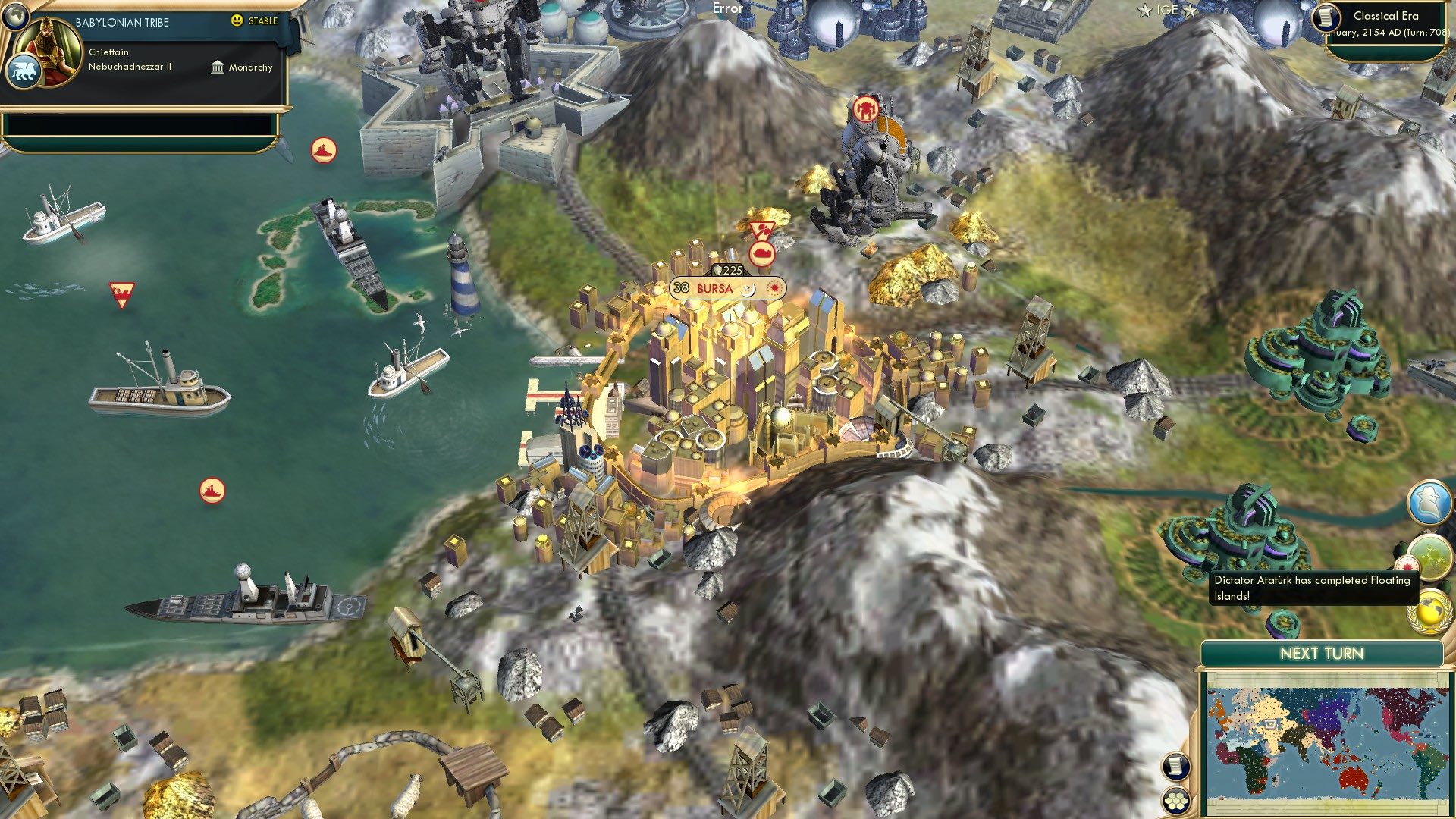Expand the Bursa city banner

tap(705, 288)
